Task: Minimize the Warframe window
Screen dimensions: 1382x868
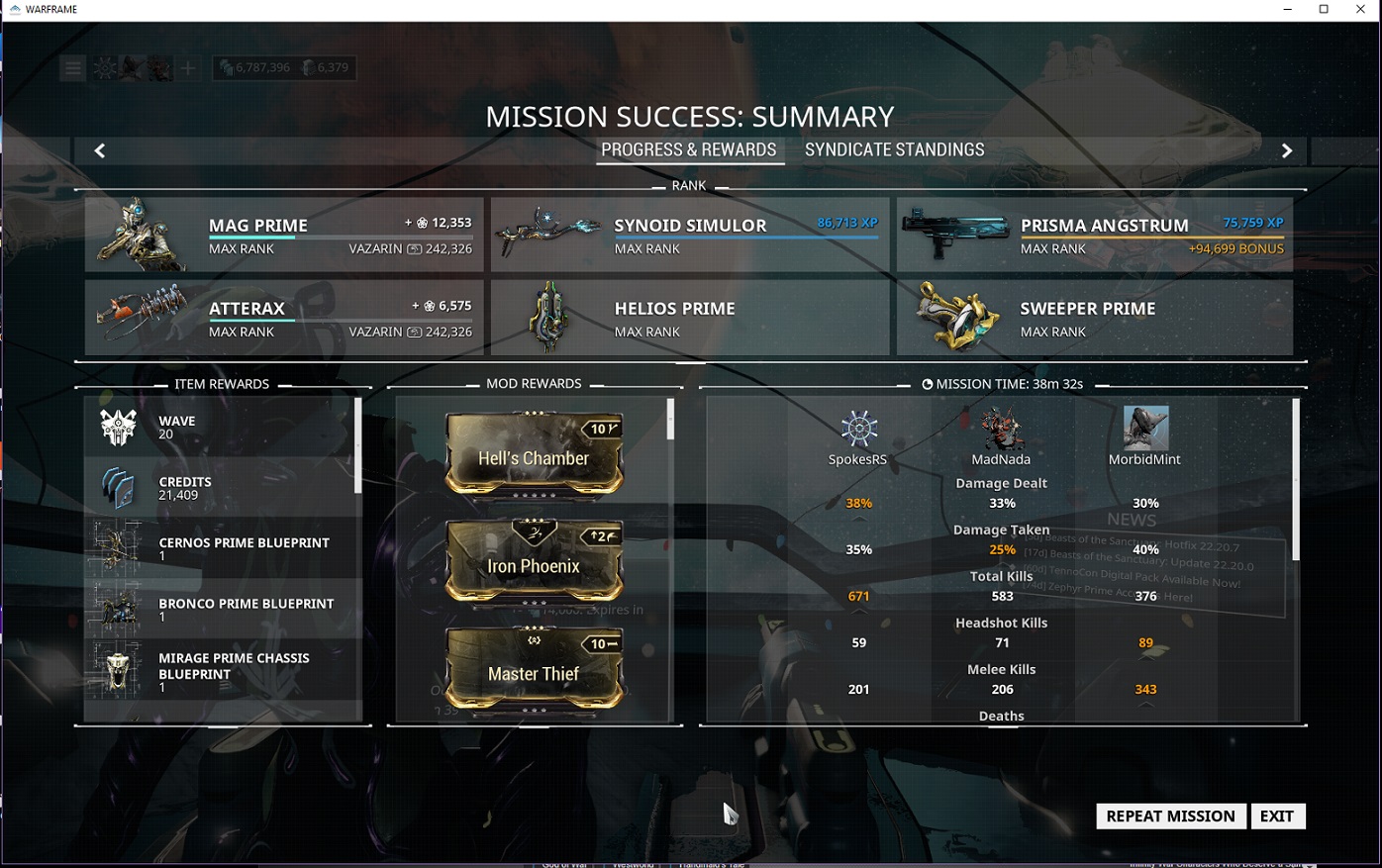Action: pyautogui.click(x=1287, y=10)
